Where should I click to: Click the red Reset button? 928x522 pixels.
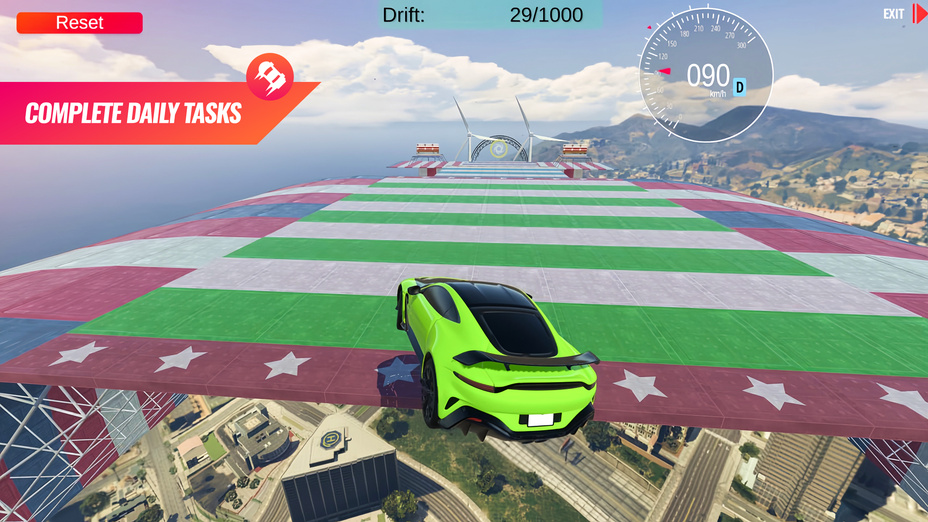[79, 23]
